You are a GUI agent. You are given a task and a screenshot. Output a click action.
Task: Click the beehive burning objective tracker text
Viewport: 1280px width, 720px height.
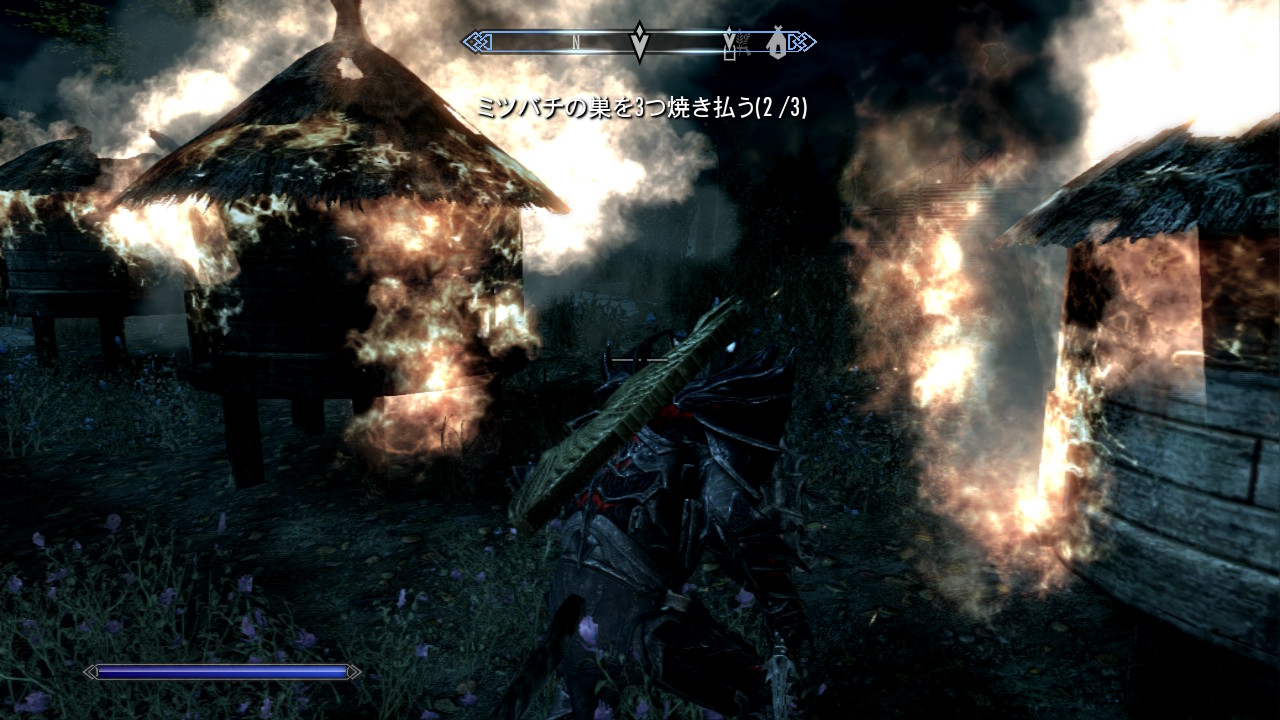tap(642, 108)
